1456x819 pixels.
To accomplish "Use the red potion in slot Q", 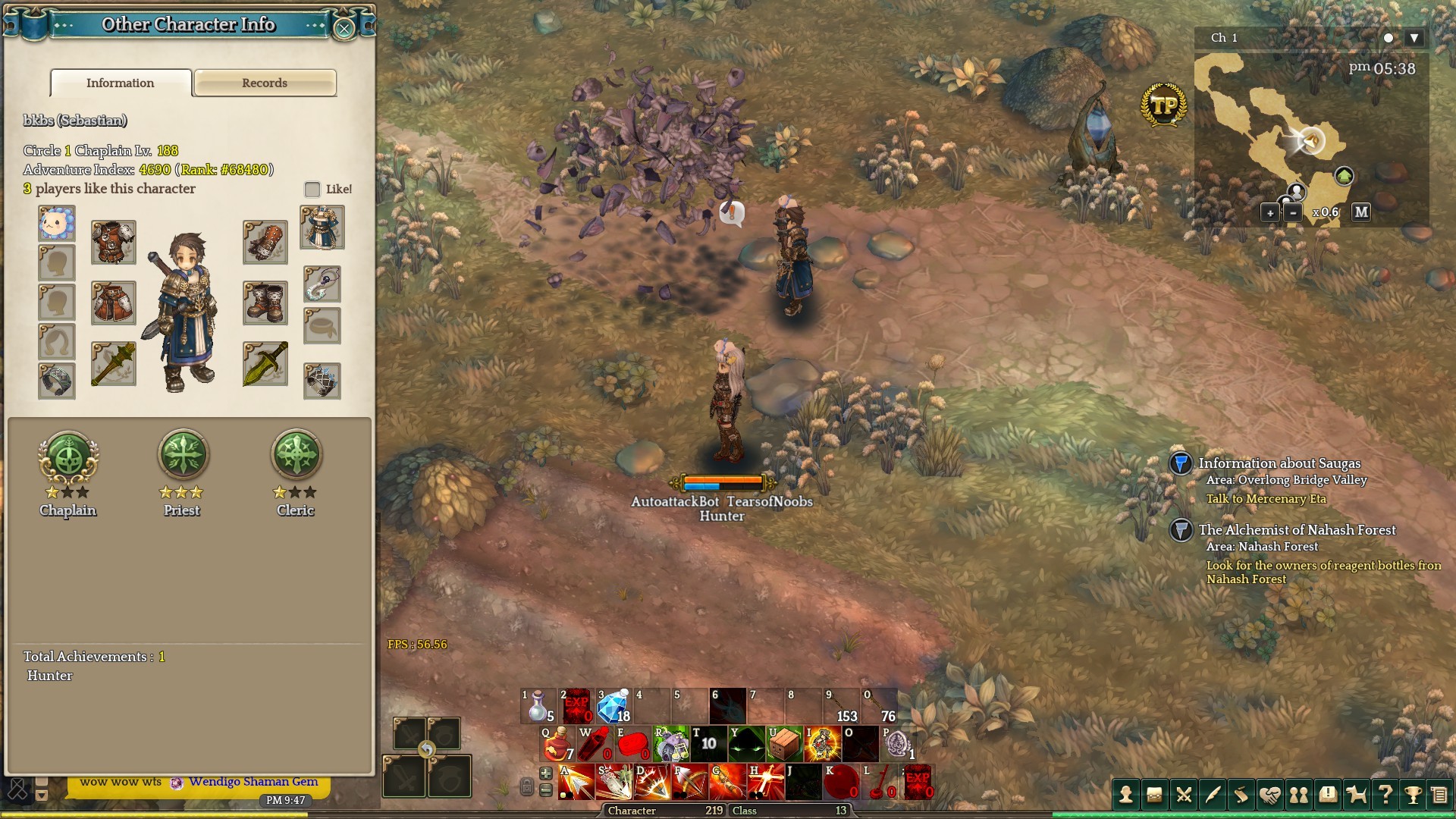I will 557,744.
